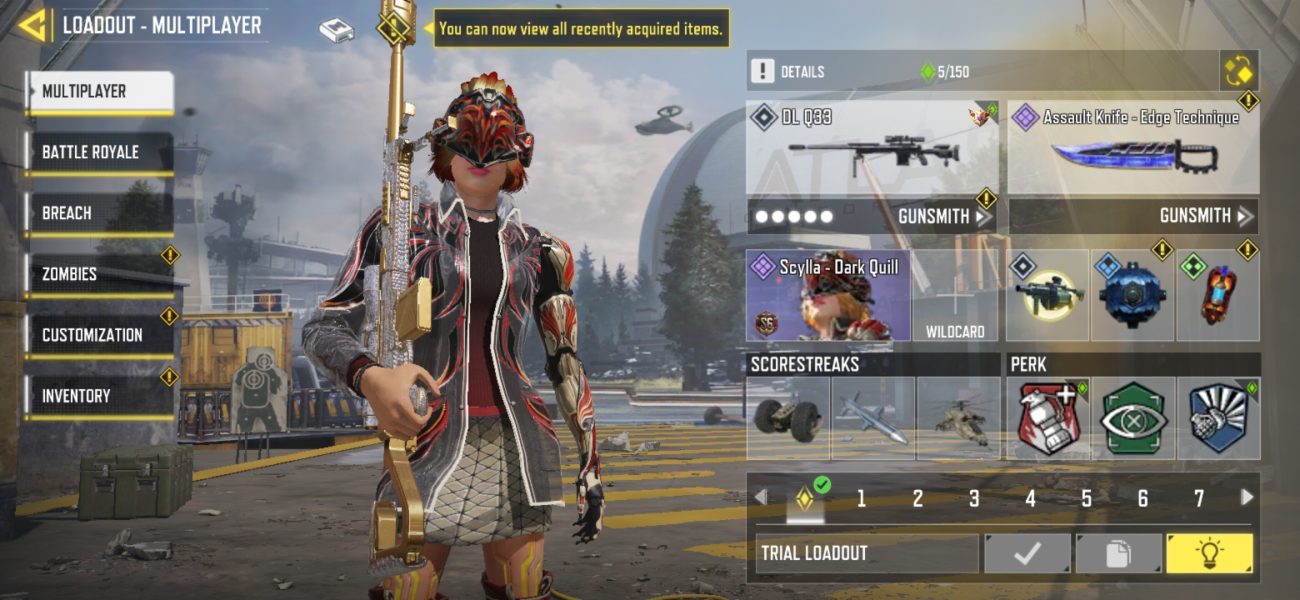Select the attack helicopter scorestreak
Image resolution: width=1300 pixels, height=600 pixels.
[957, 418]
